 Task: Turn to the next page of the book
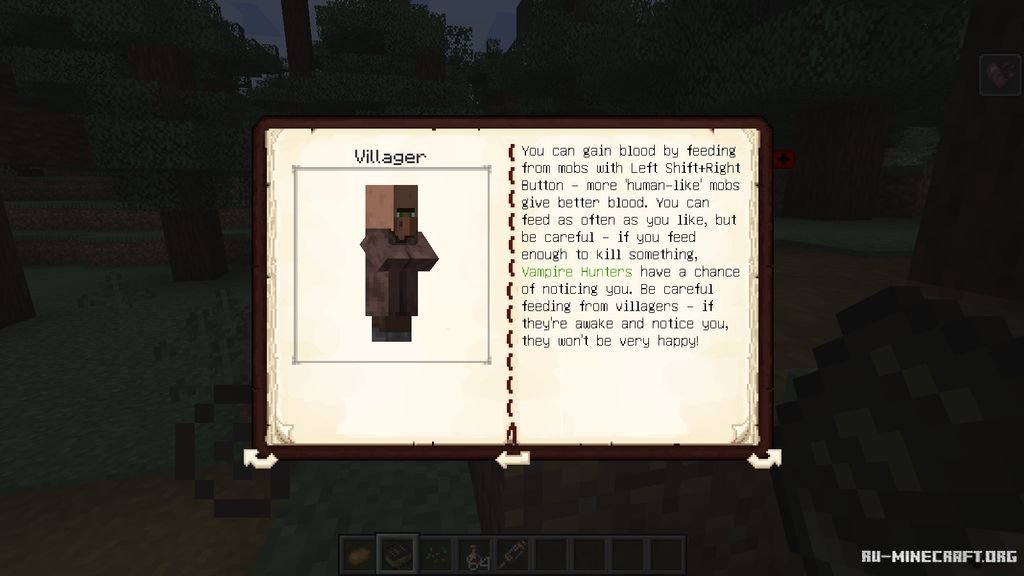[x=764, y=457]
